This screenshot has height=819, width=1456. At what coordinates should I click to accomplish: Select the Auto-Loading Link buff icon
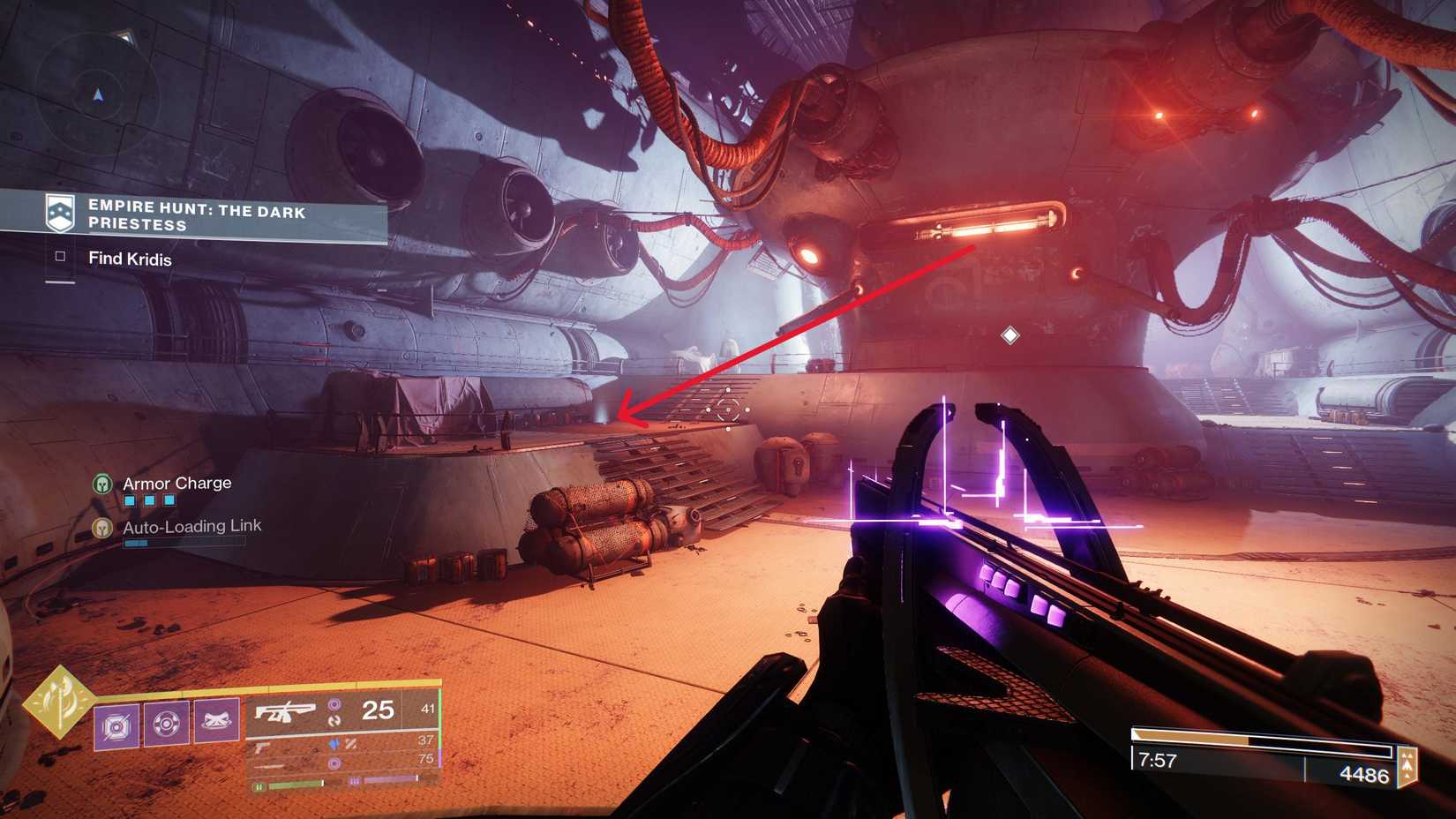[102, 528]
